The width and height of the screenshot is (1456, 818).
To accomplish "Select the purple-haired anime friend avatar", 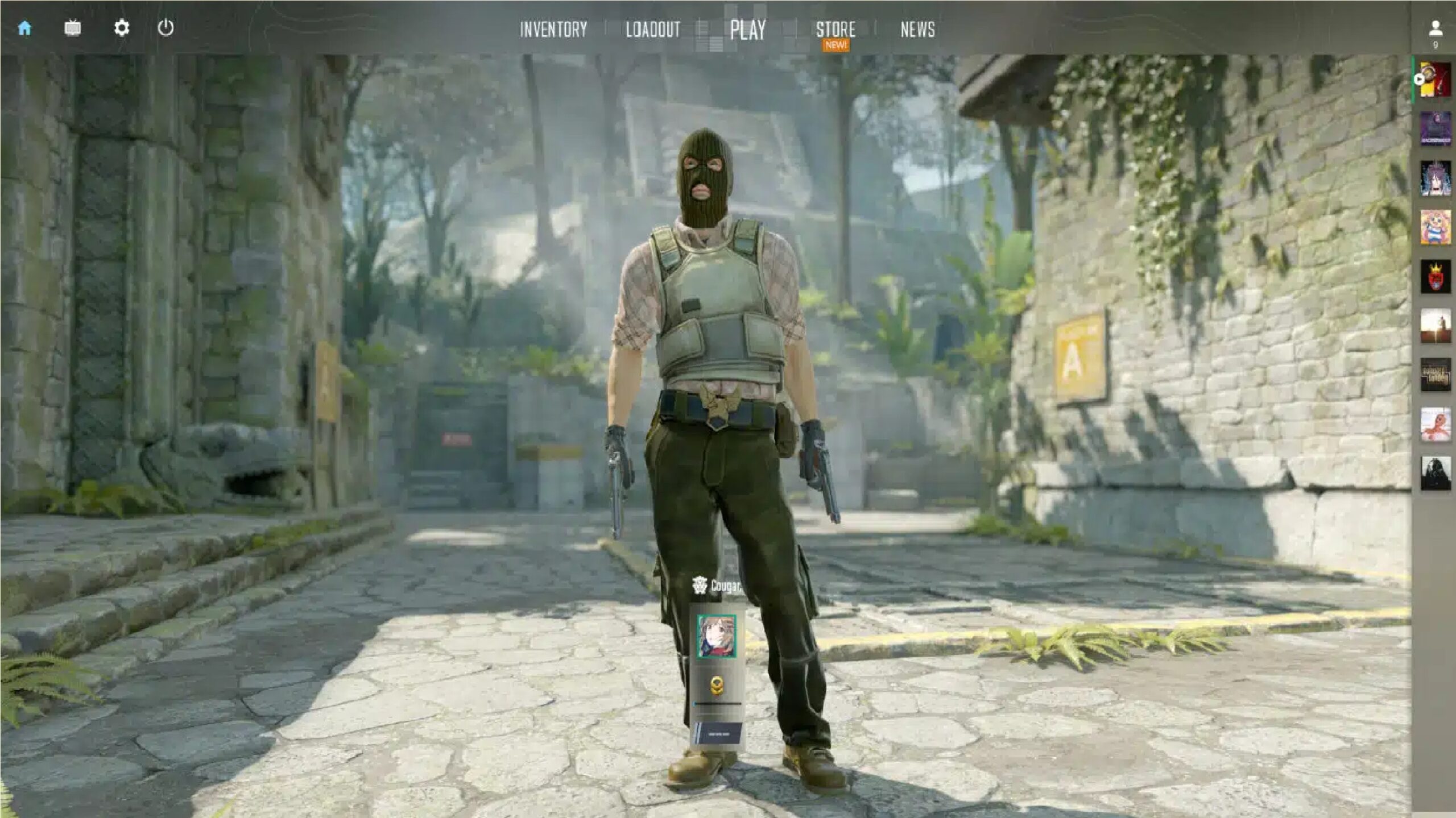I will [1435, 178].
